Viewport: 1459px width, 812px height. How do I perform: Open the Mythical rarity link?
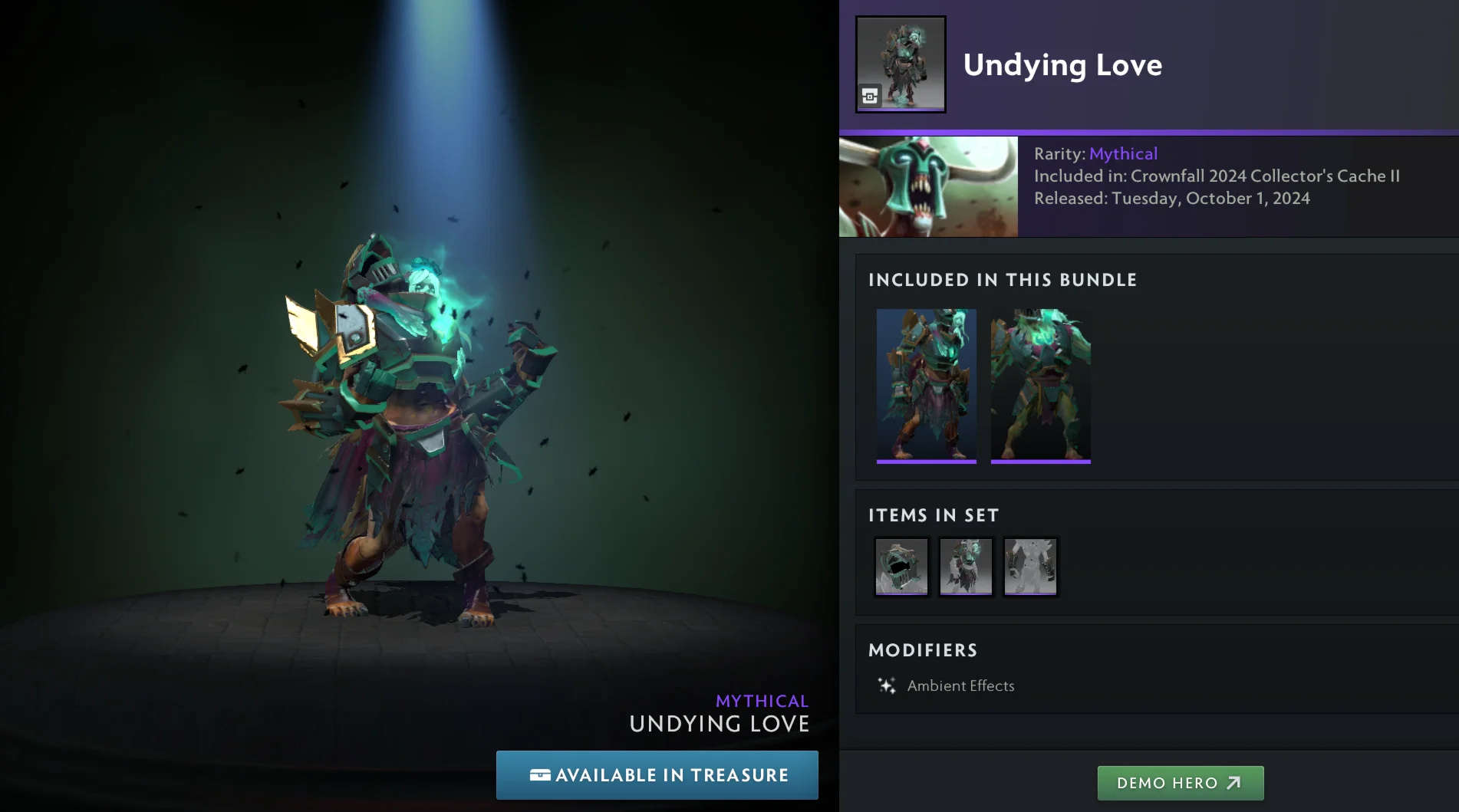(1123, 153)
